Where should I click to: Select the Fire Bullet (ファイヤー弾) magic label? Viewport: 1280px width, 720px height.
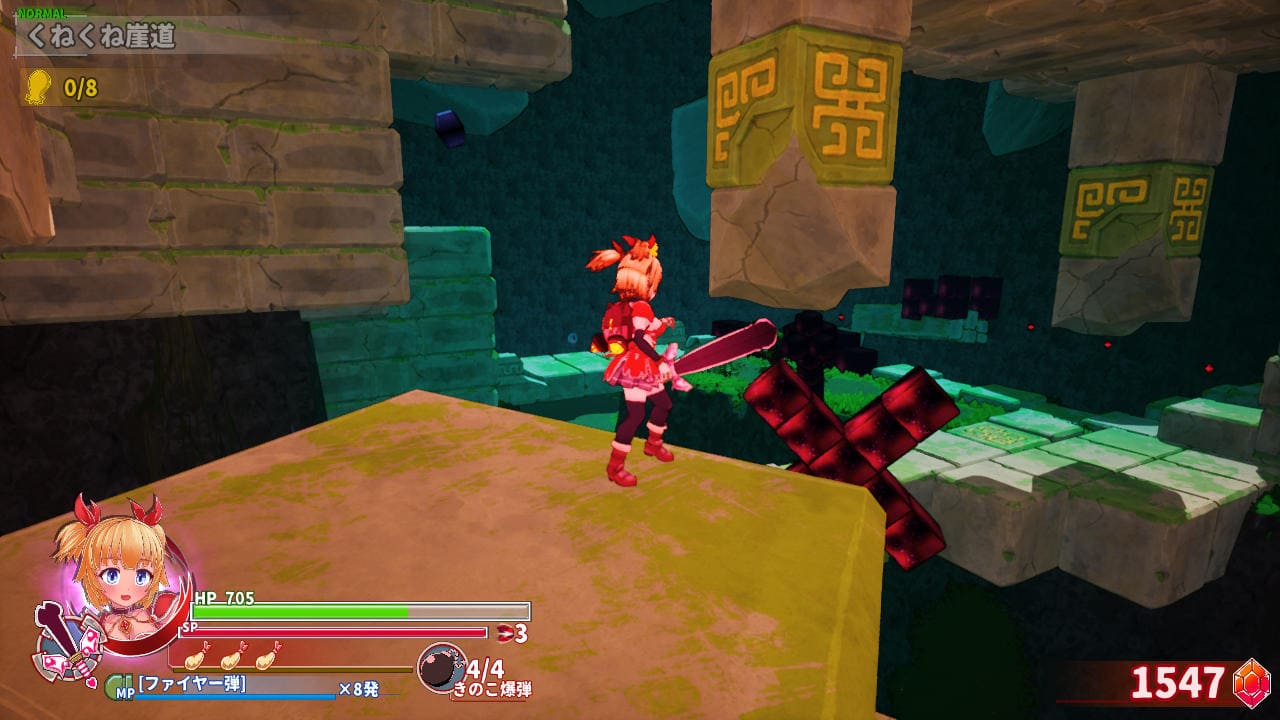click(x=193, y=685)
